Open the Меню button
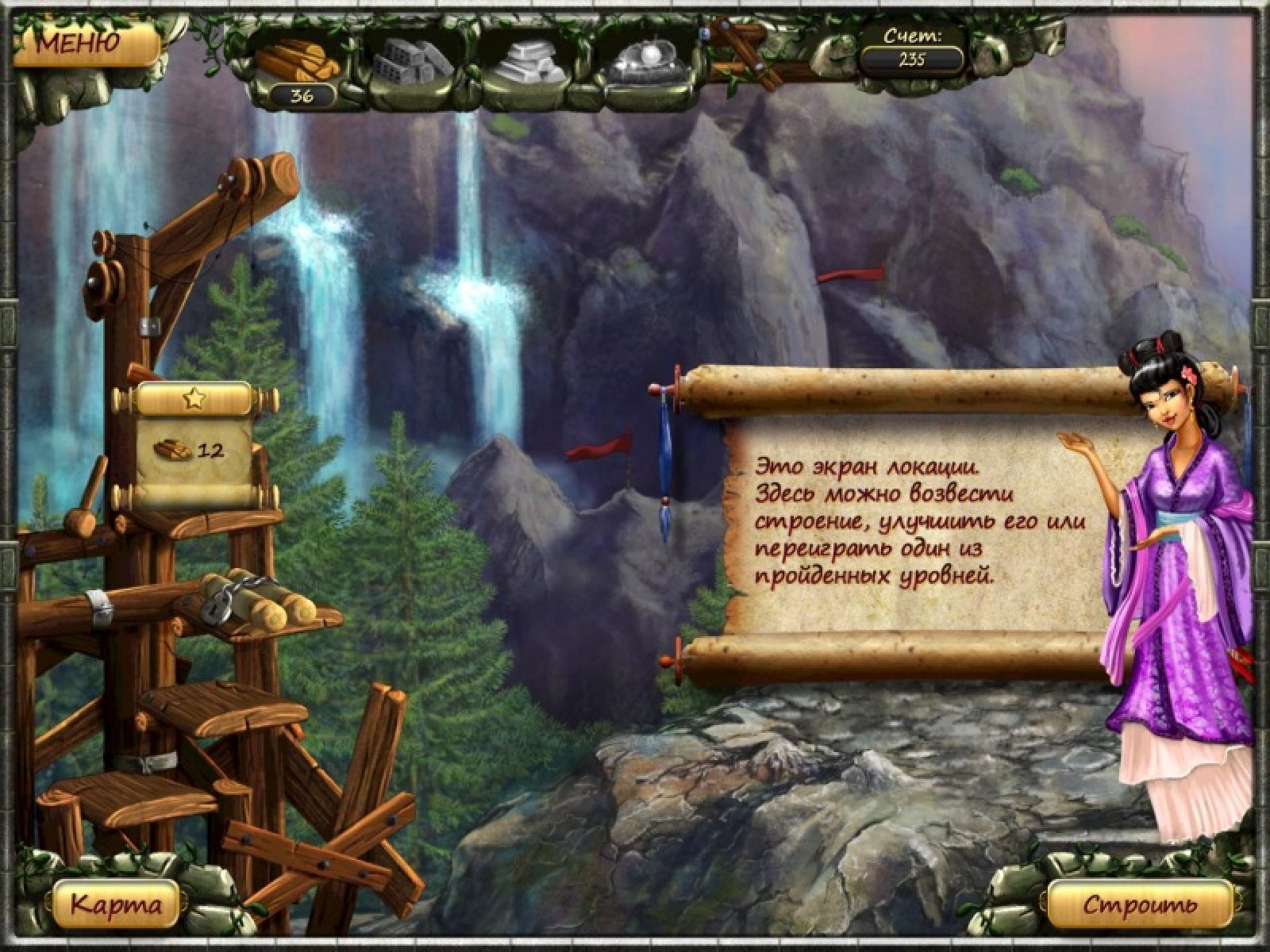This screenshot has width=1270, height=952. [78, 41]
